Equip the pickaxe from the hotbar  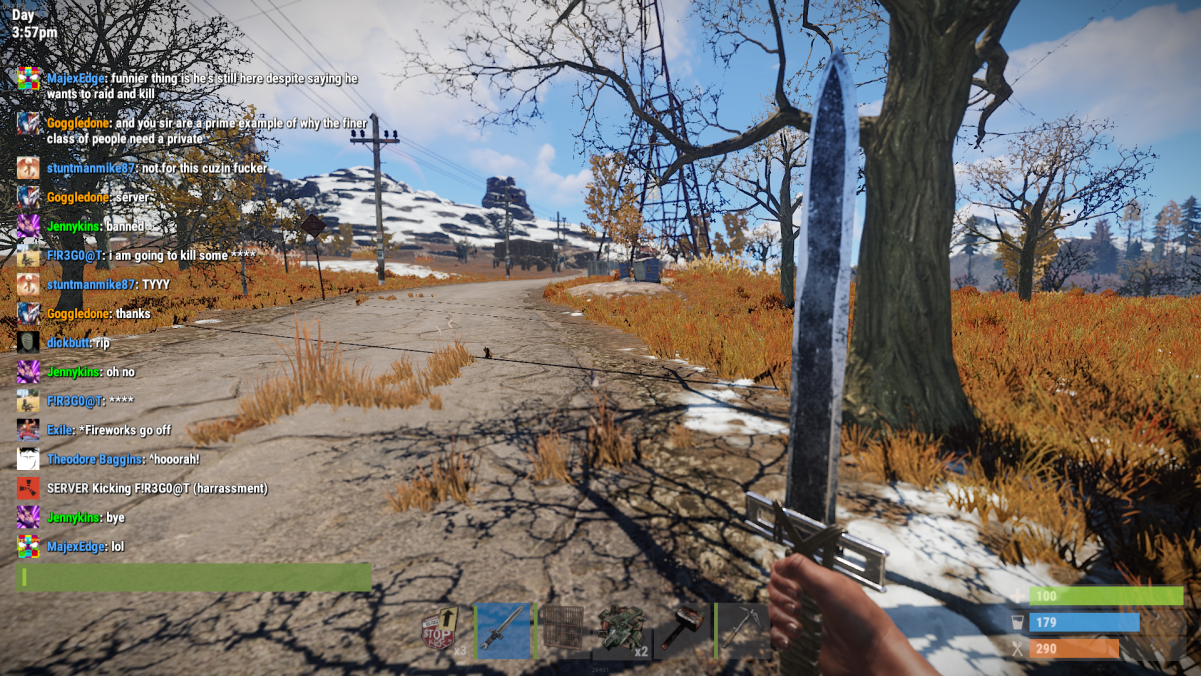tap(741, 630)
